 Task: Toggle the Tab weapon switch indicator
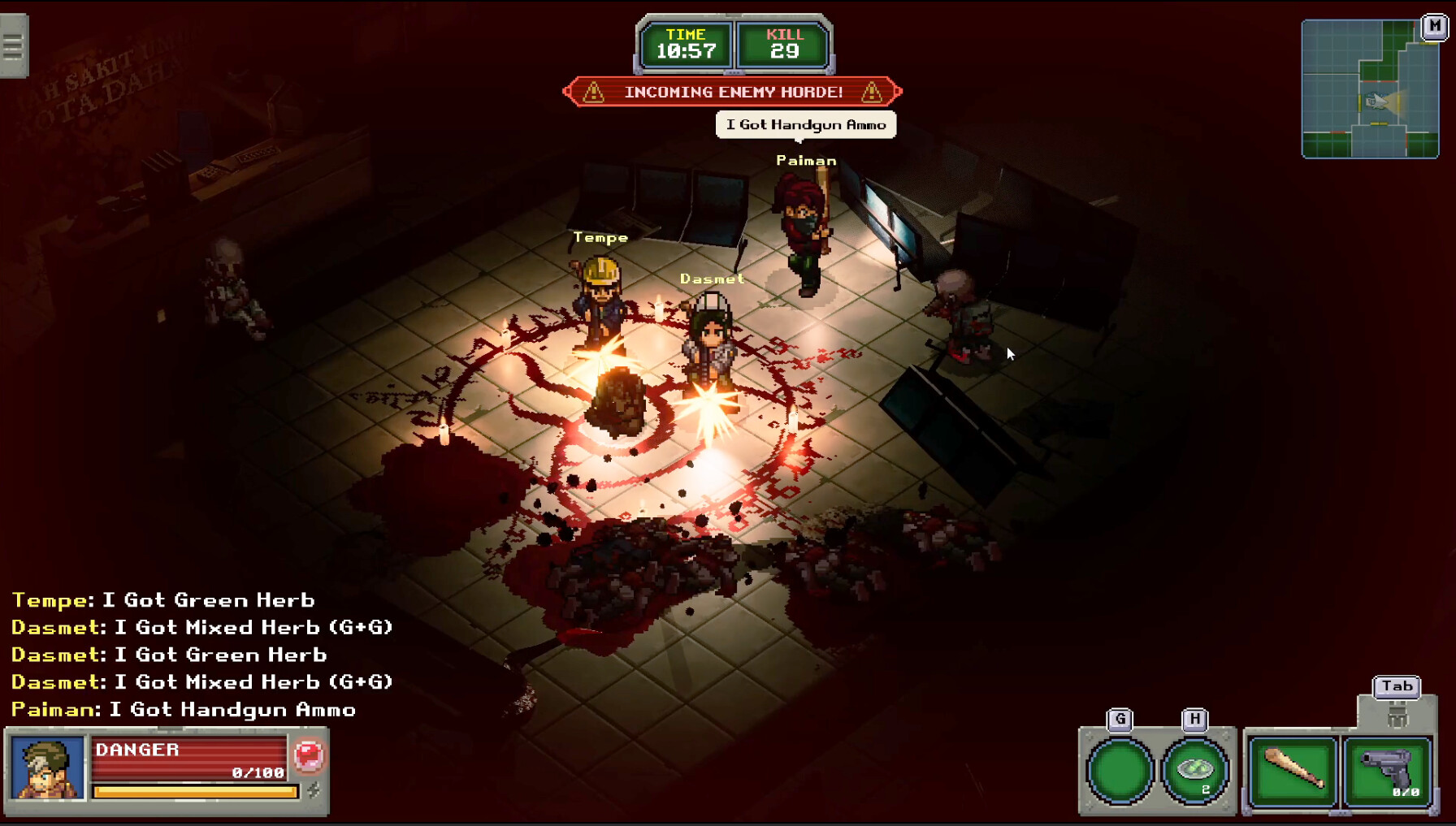point(1397,686)
